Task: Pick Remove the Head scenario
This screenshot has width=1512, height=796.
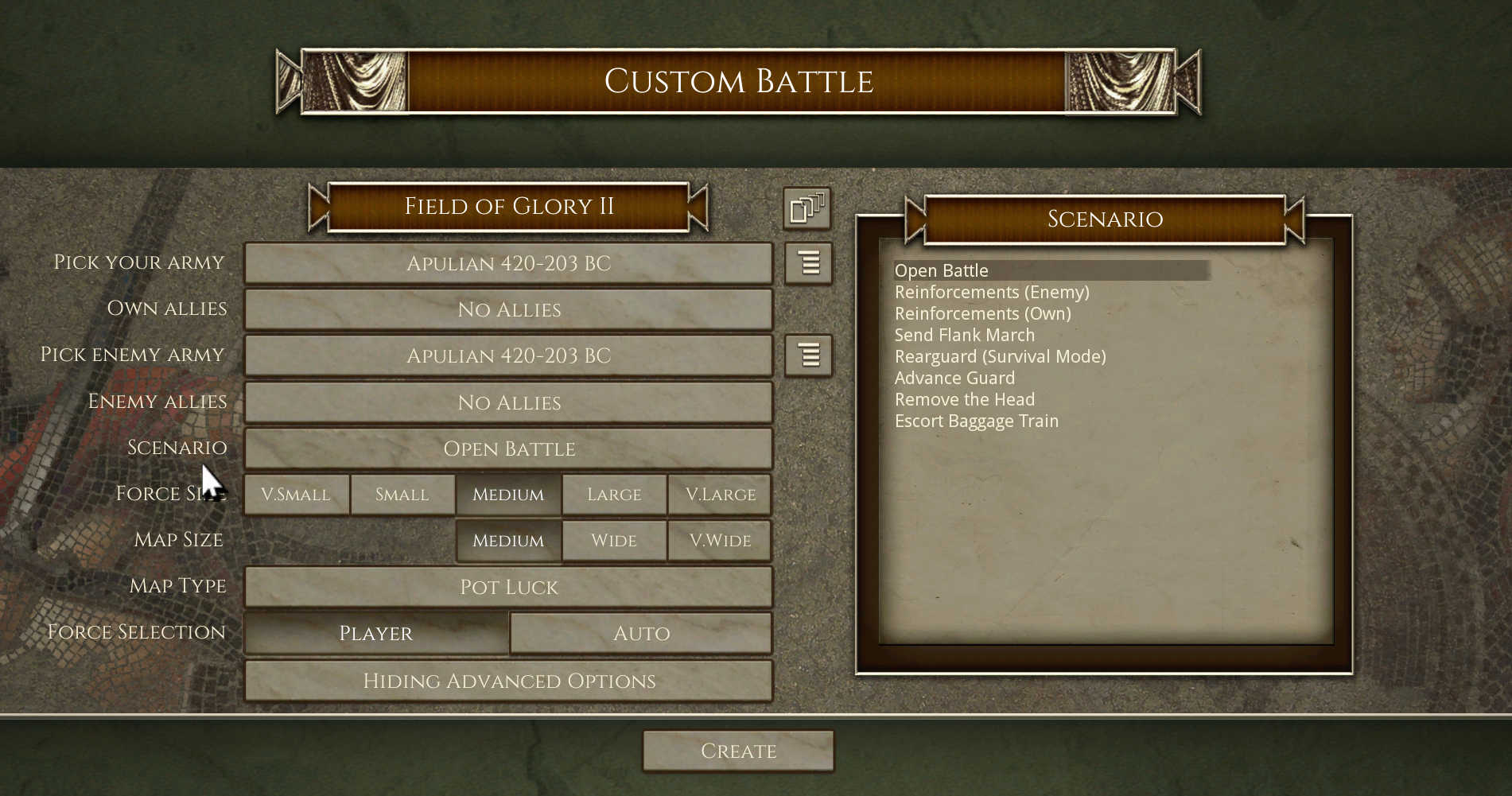Action: [965, 400]
